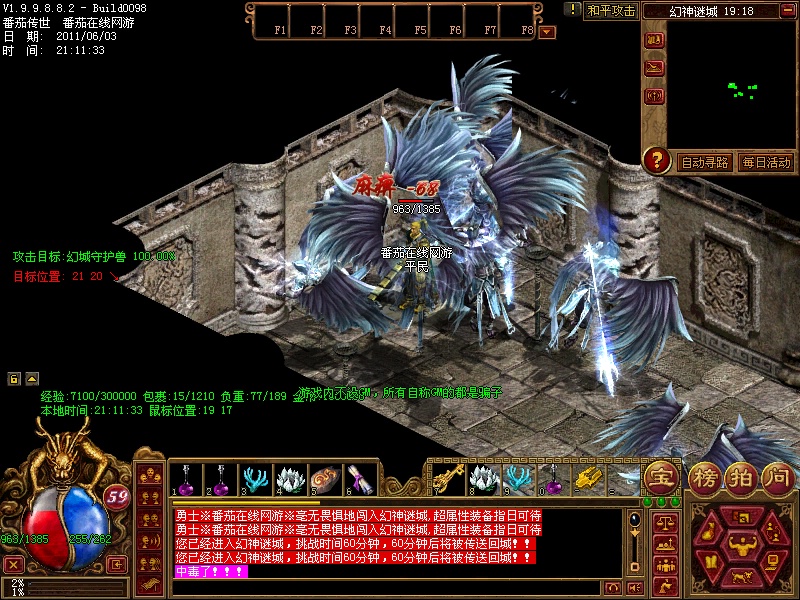Screen dimensions: 800x600
Task: Toggle the 和平攻击 attack mode button
Action: click(x=612, y=11)
